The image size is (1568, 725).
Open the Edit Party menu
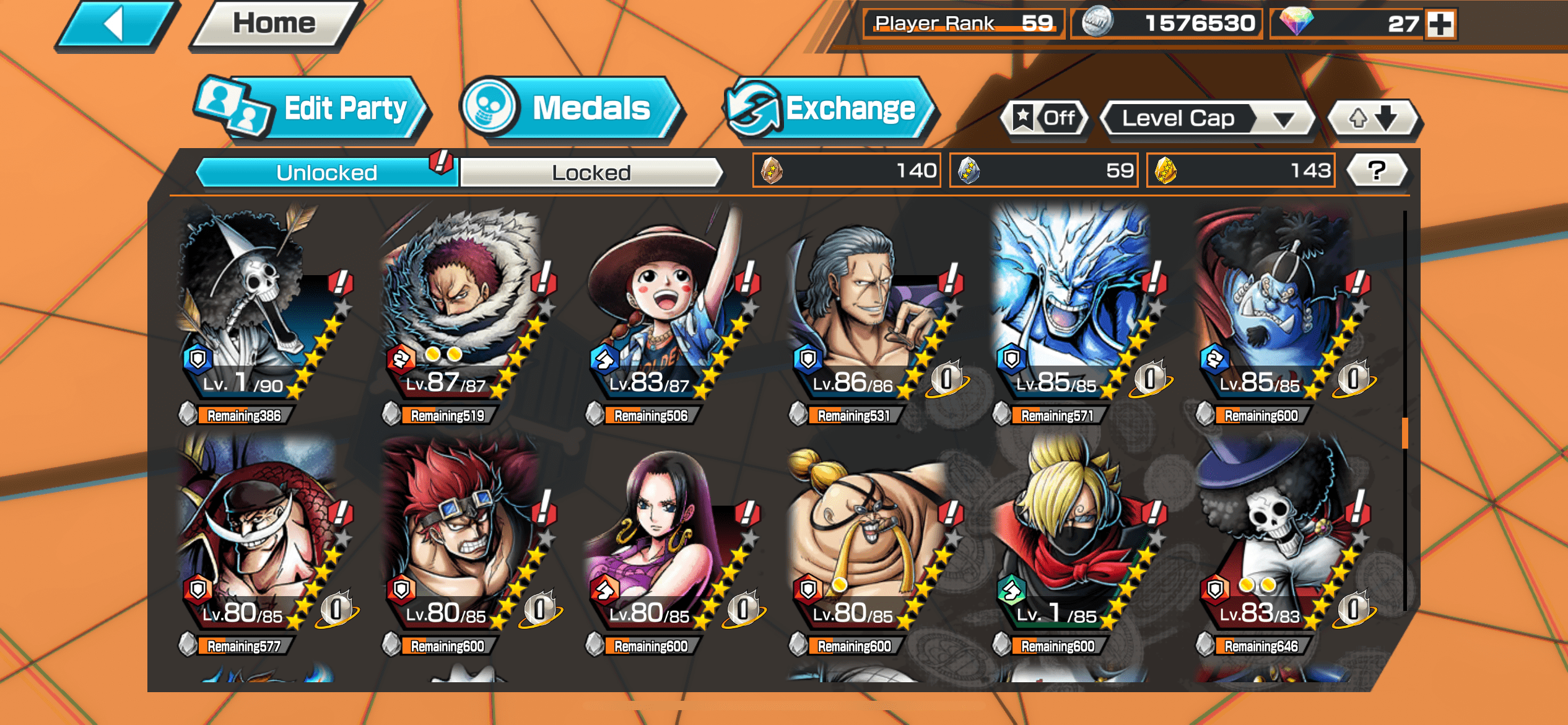(x=313, y=110)
